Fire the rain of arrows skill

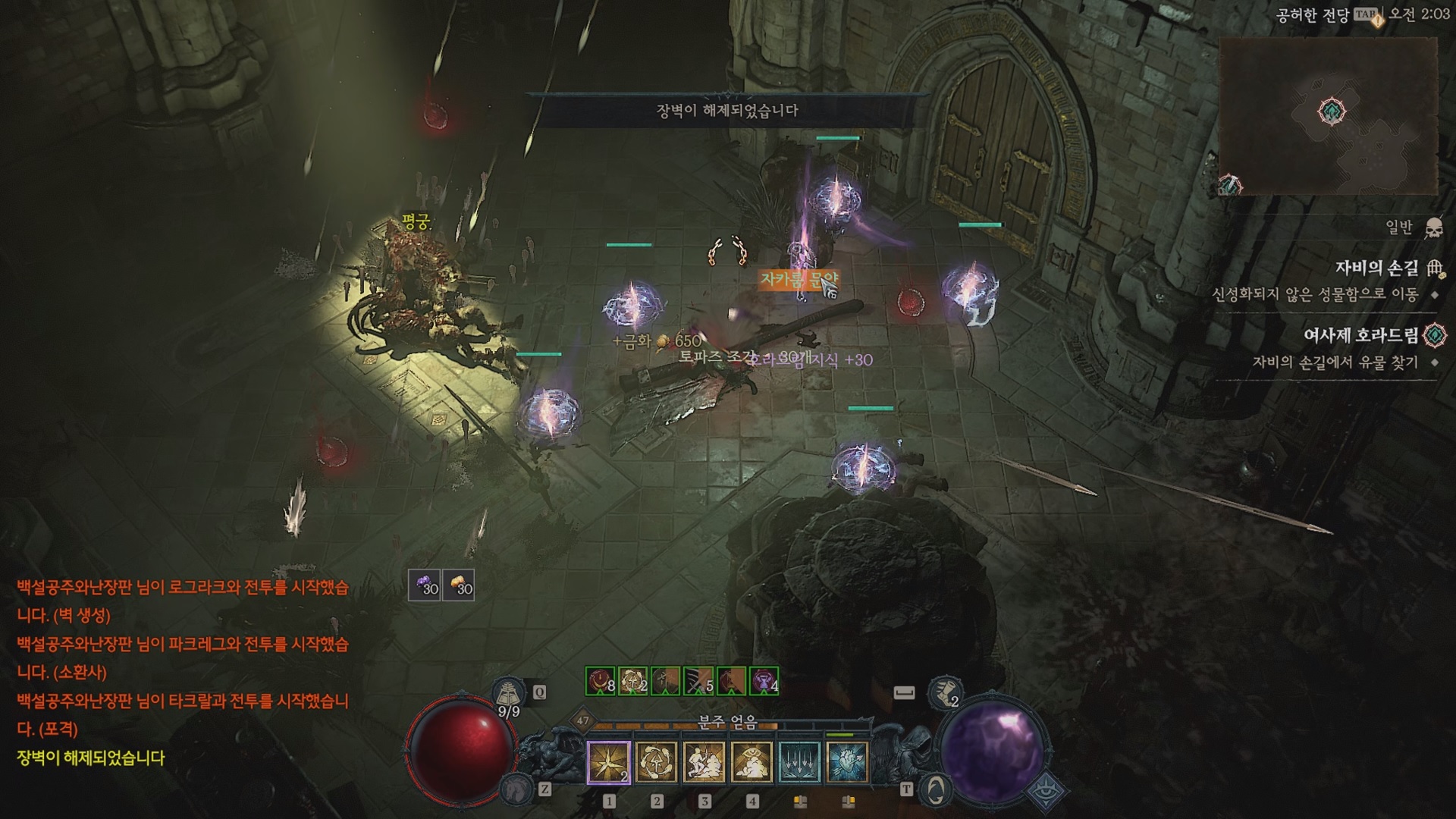point(800,761)
